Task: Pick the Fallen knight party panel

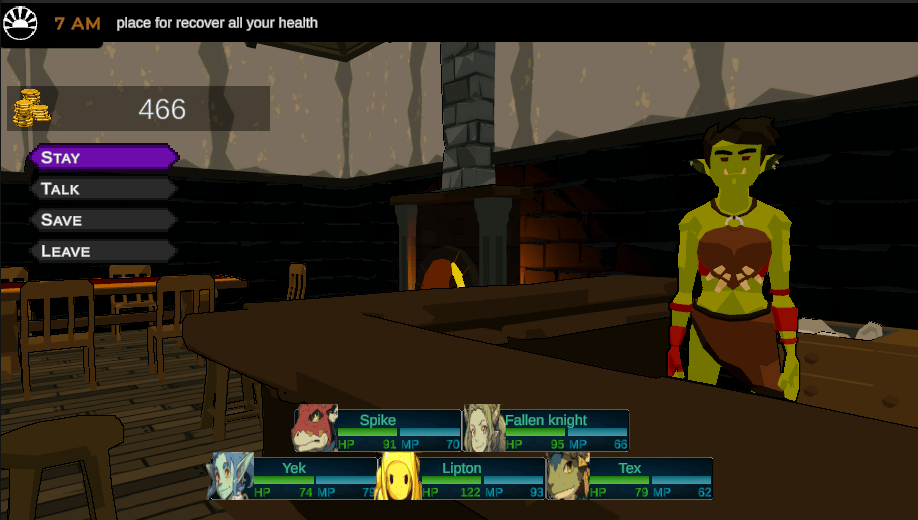Action: [x=546, y=430]
